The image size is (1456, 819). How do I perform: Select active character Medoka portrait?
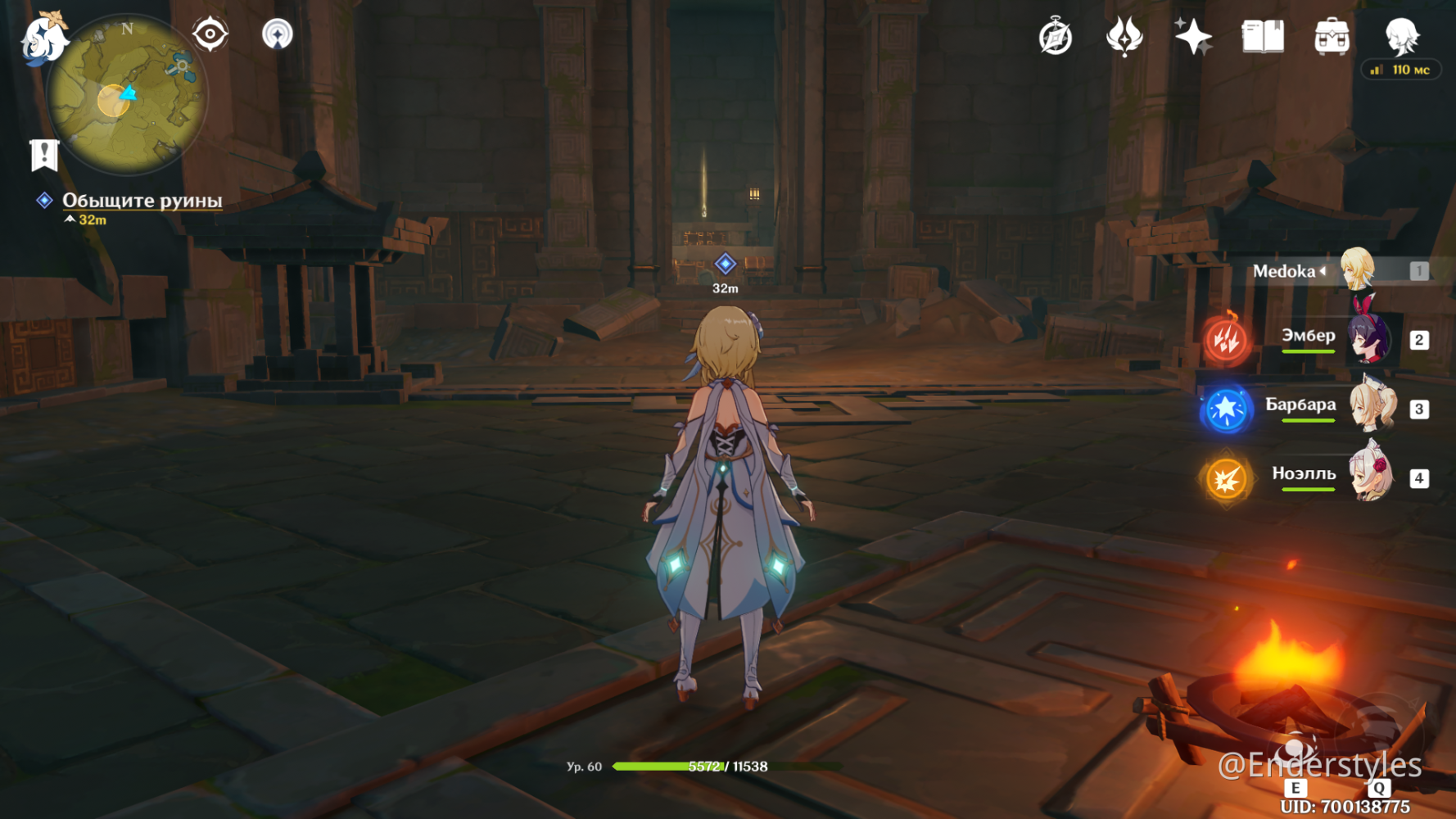(x=1357, y=269)
